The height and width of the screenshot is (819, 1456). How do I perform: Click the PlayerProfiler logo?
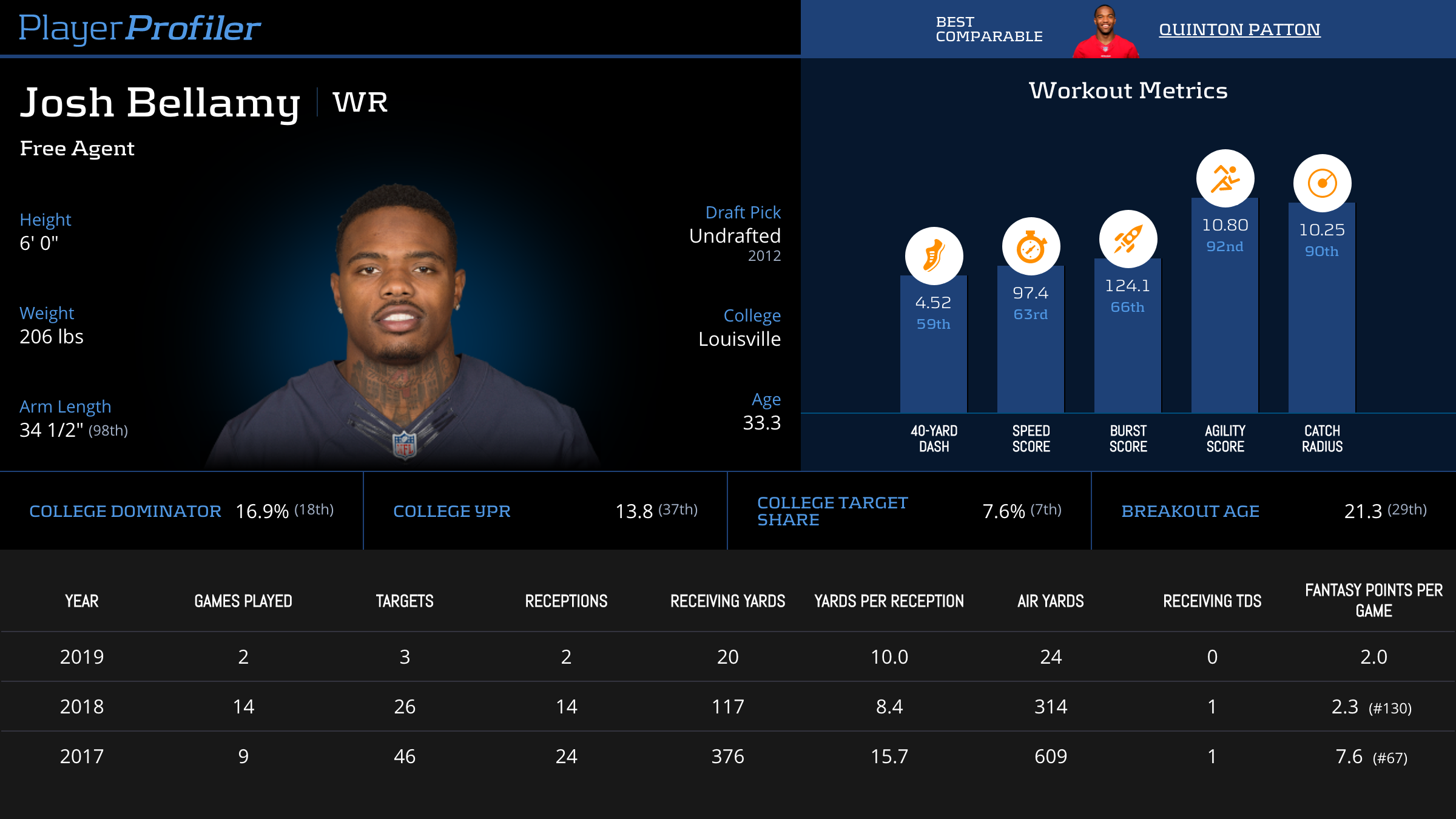[x=140, y=28]
